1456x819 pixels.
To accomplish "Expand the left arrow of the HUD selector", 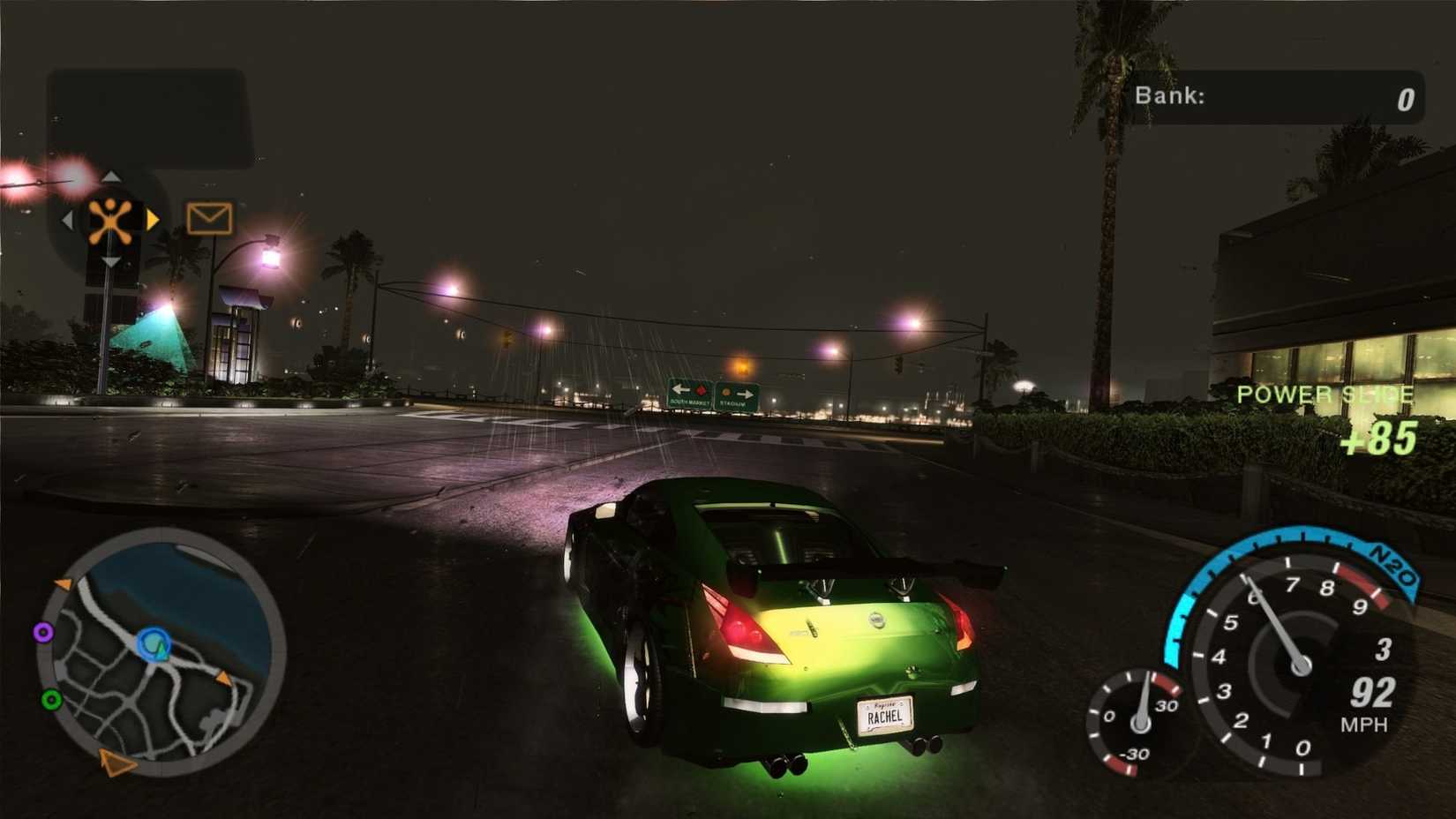I will click(69, 221).
